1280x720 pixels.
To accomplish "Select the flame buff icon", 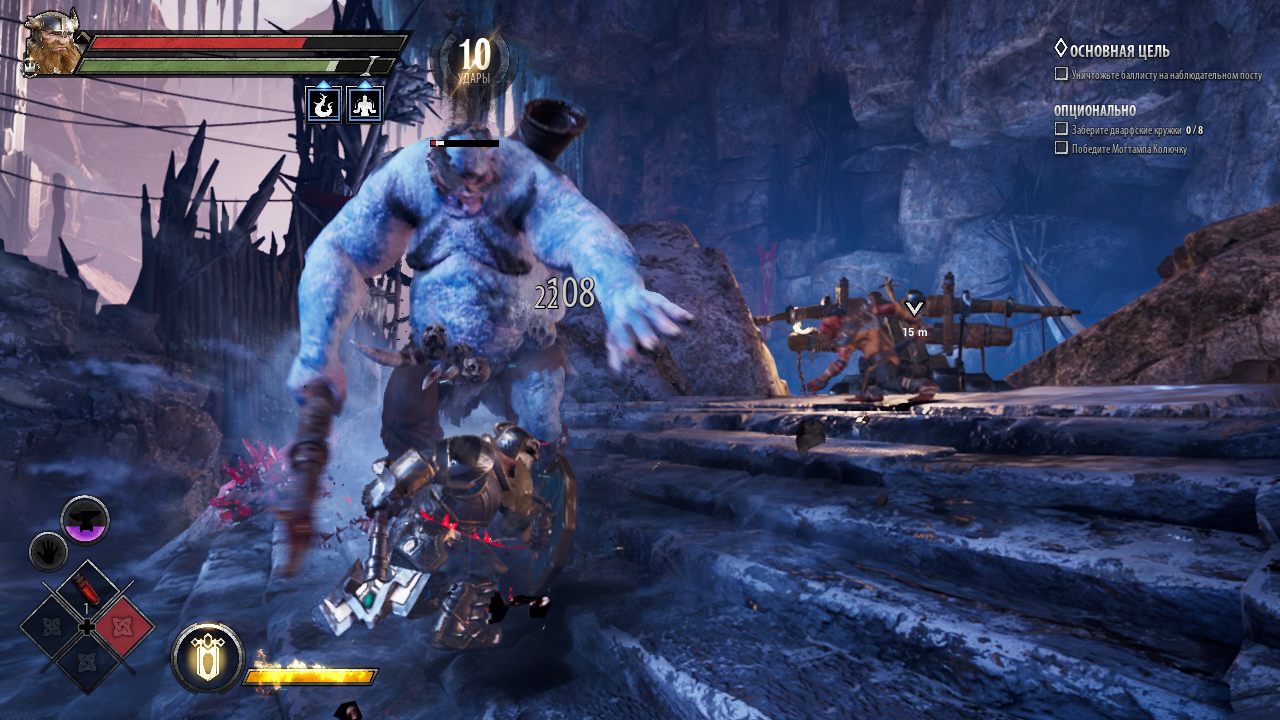I will coord(323,104).
